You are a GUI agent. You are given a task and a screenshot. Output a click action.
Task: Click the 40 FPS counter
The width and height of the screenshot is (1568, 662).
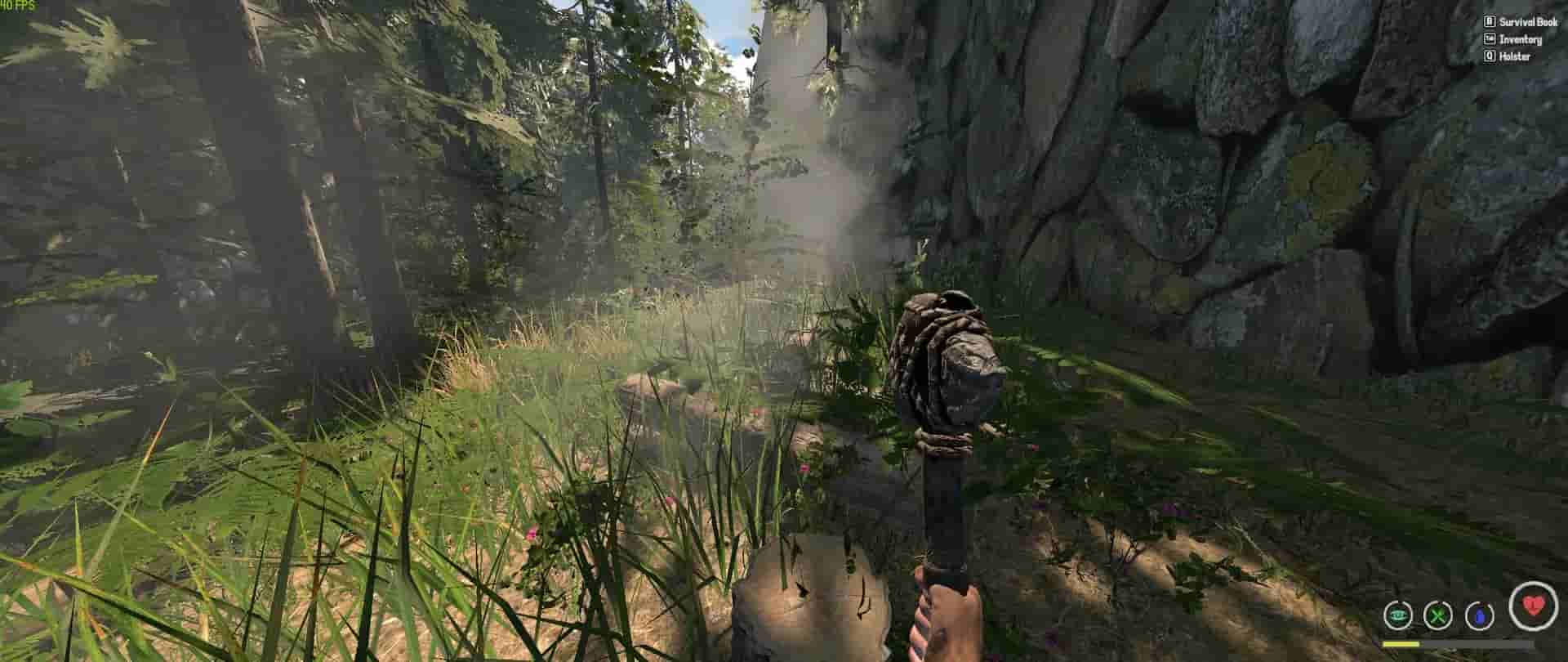pyautogui.click(x=18, y=7)
